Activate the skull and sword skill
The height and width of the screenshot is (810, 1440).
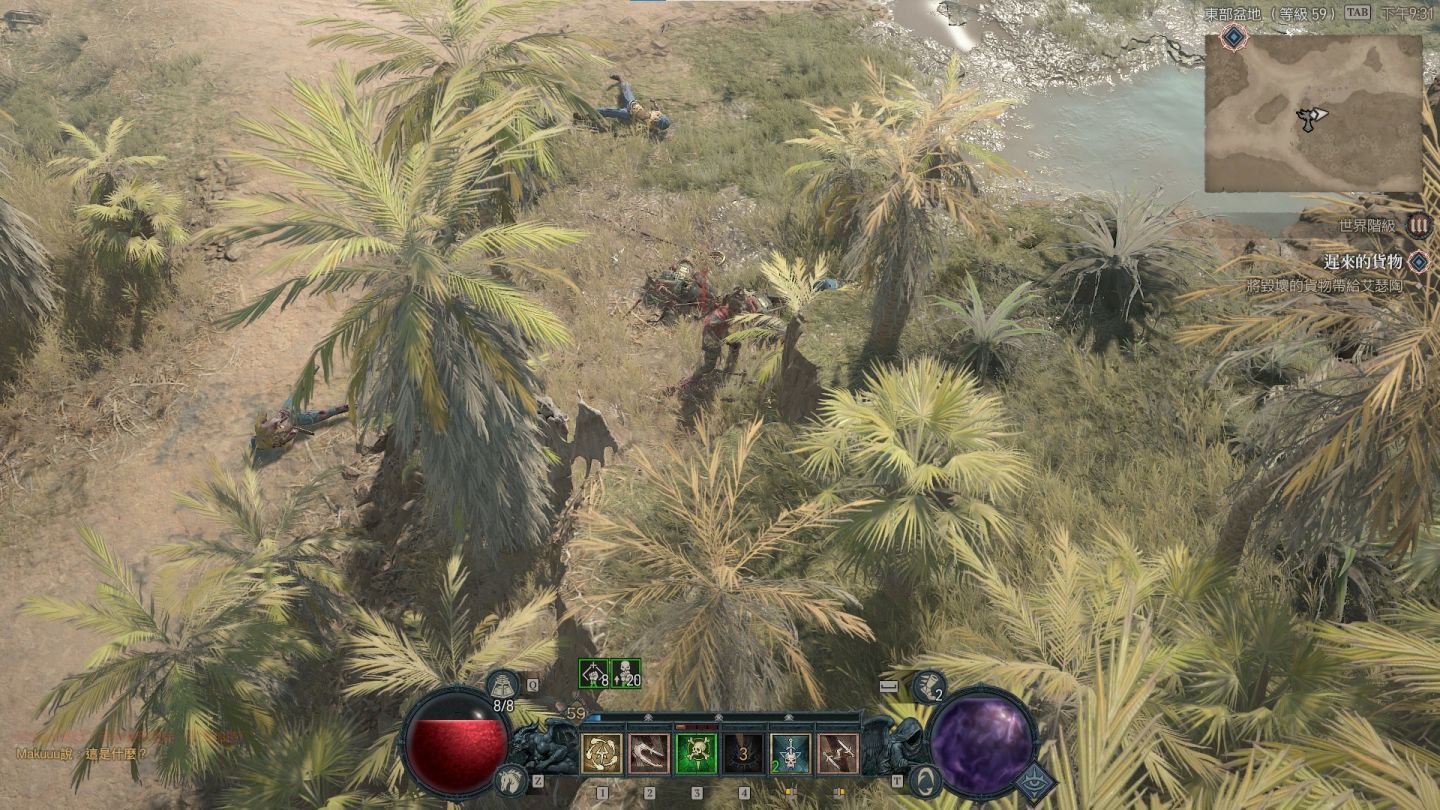point(790,754)
